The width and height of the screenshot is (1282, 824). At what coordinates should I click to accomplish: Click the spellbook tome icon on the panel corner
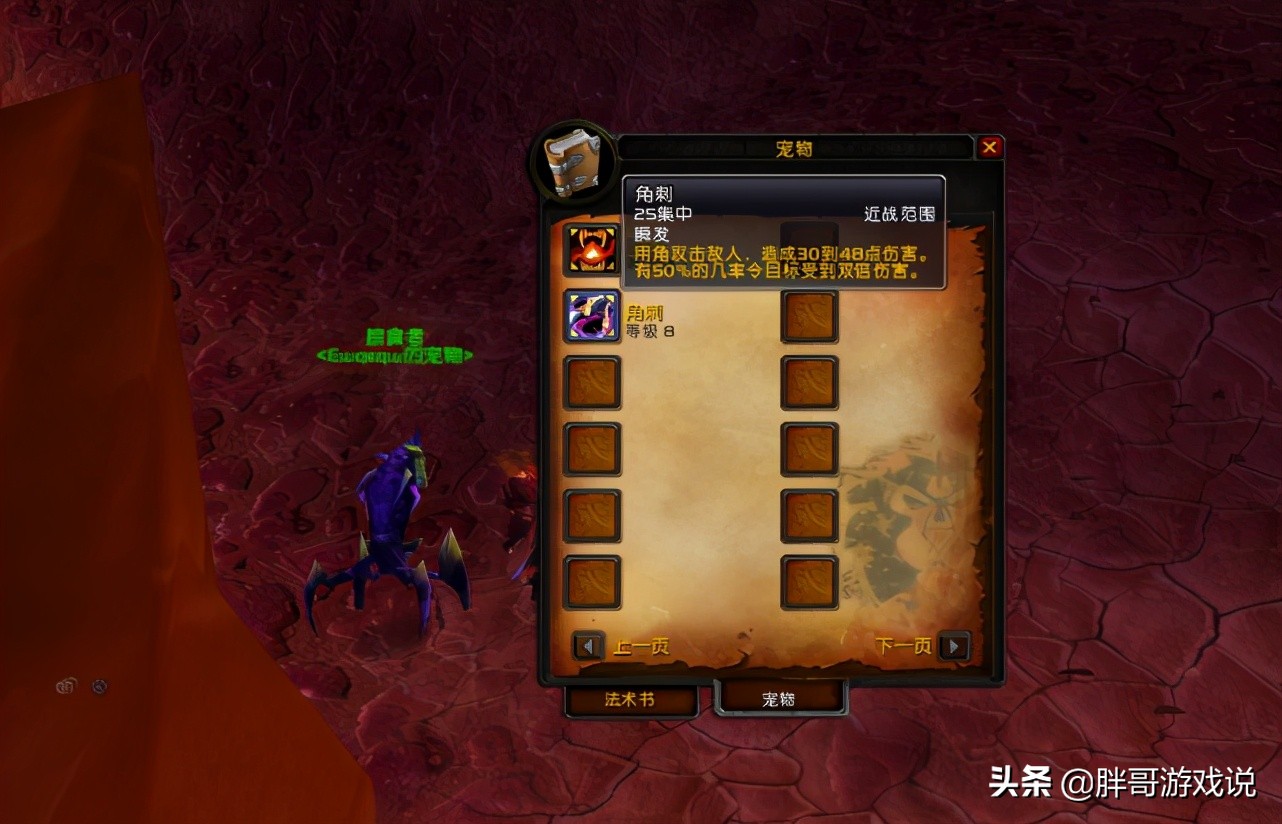[575, 163]
